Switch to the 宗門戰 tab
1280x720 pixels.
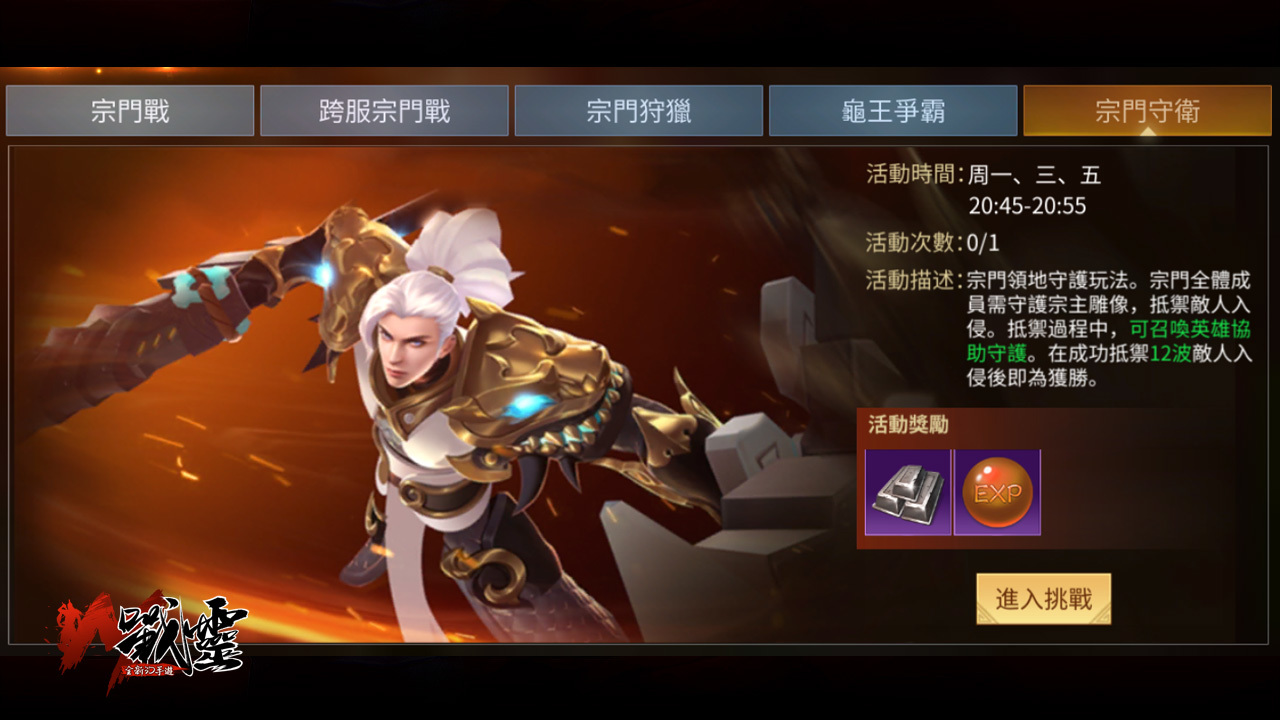coord(130,110)
